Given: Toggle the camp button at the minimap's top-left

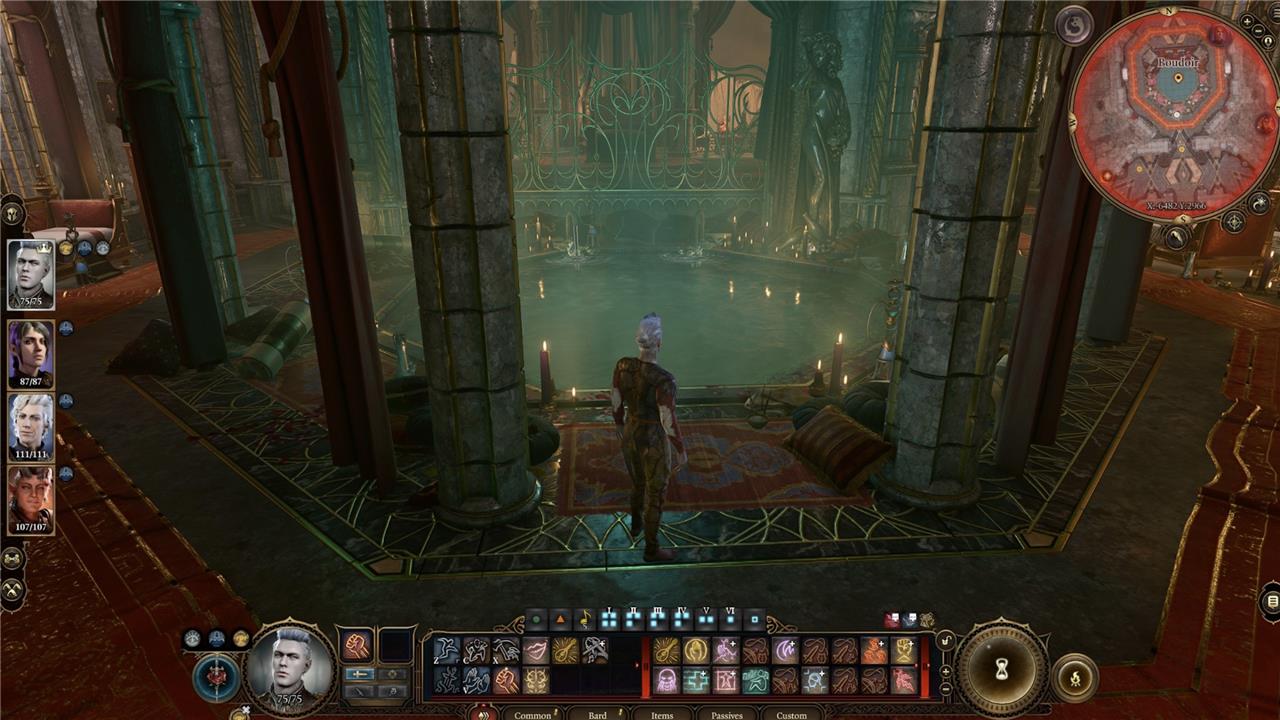Looking at the screenshot, I should tap(1074, 25).
